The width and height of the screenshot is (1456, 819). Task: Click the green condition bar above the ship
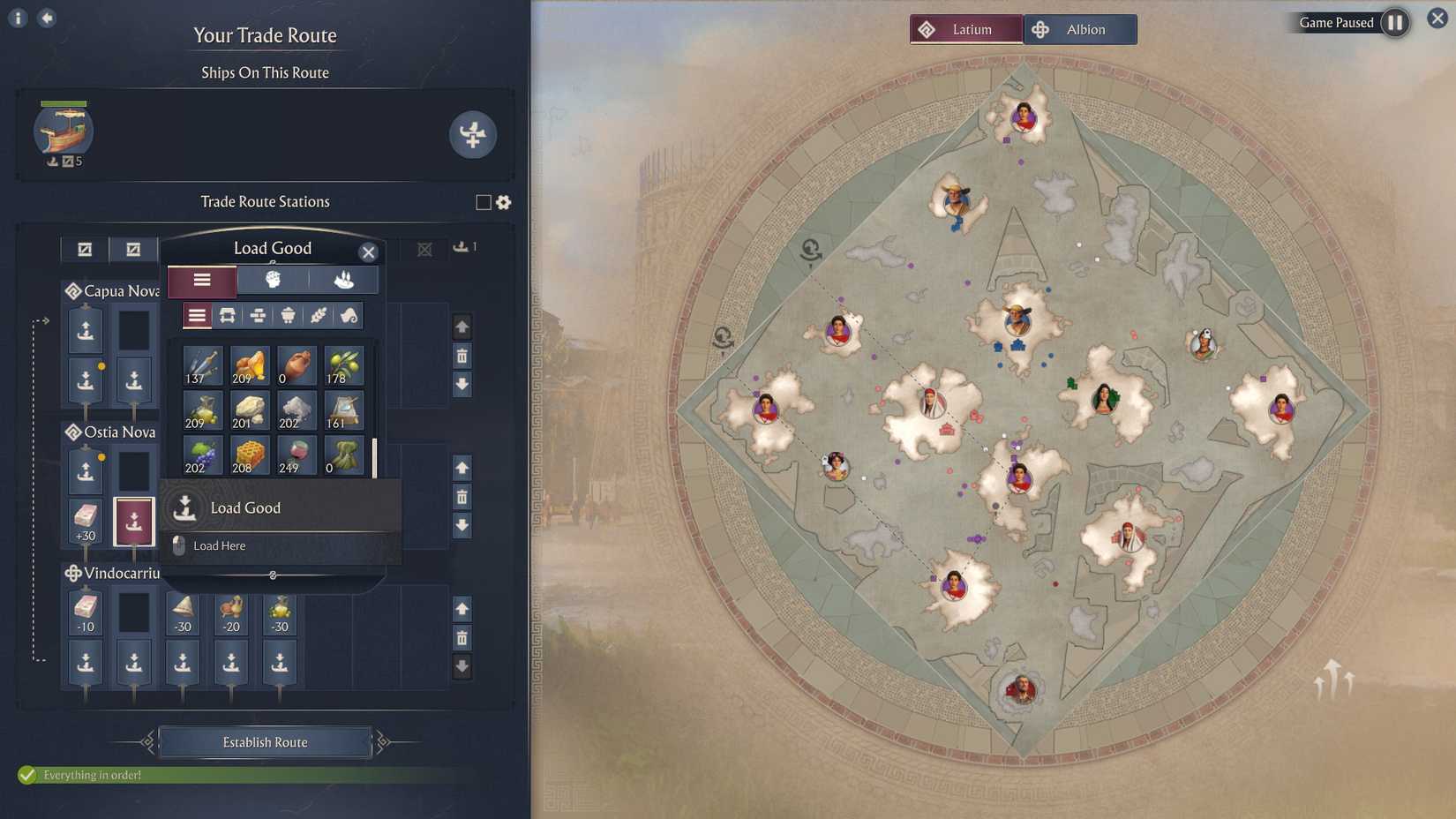click(64, 101)
